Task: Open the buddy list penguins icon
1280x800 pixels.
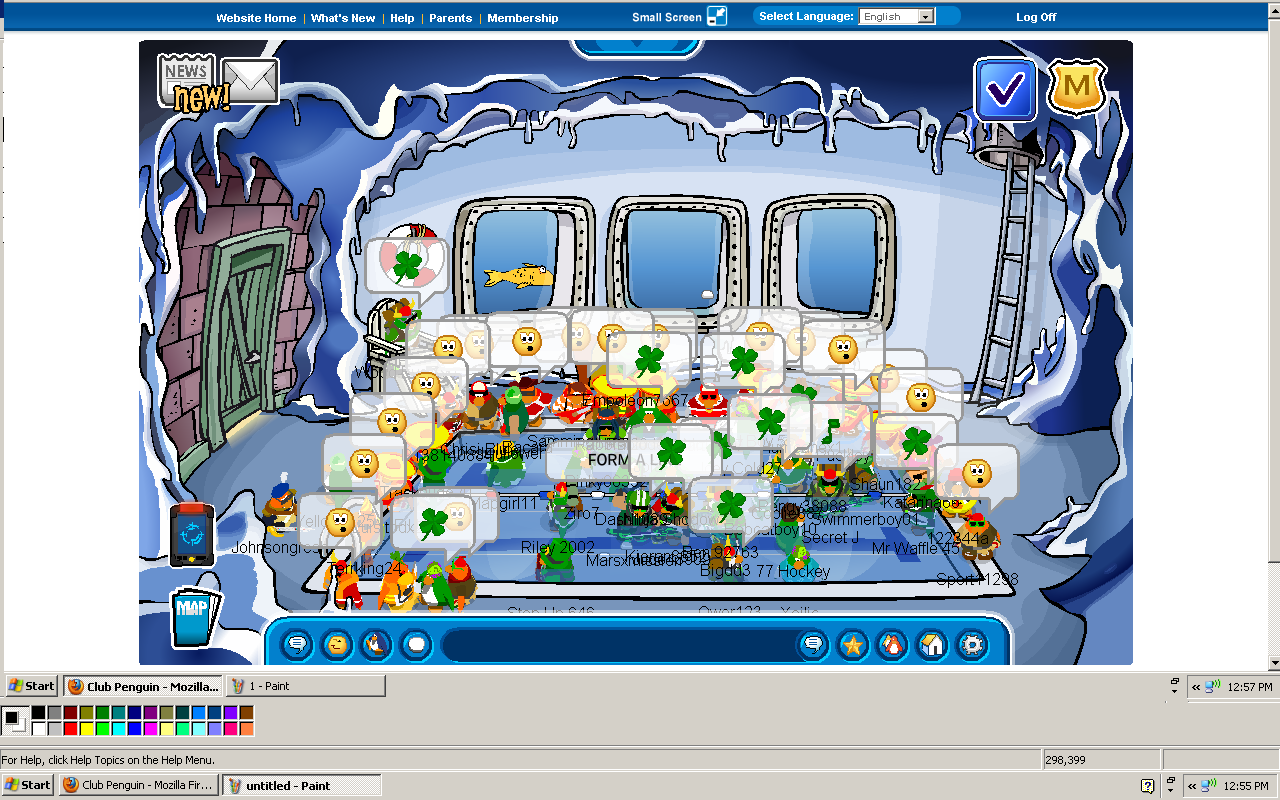Action: point(892,645)
